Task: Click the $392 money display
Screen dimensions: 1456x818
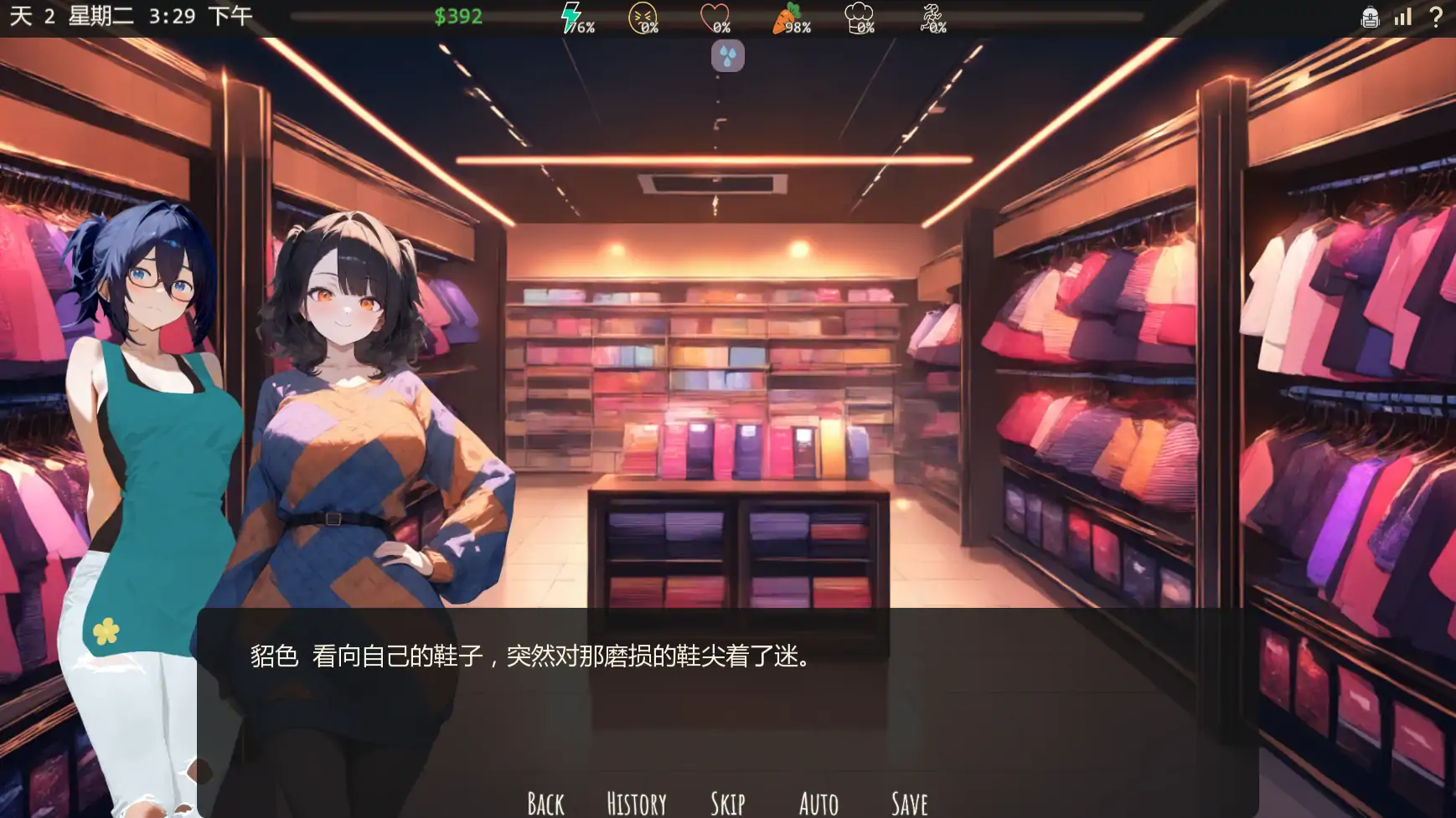Action: click(458, 17)
